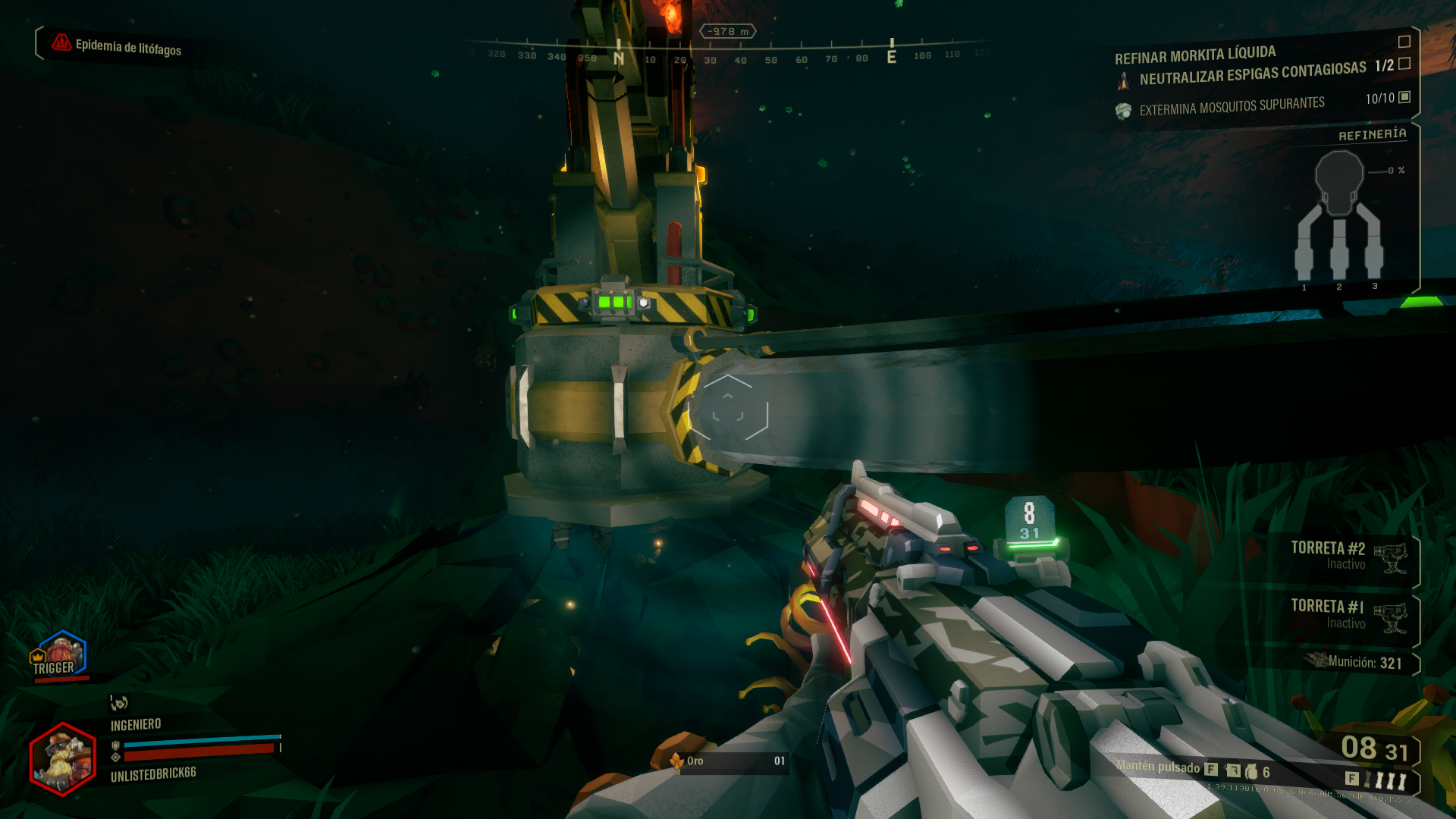Click the Oro resource counter
Viewport: 1456px width, 819px height.
[x=728, y=761]
